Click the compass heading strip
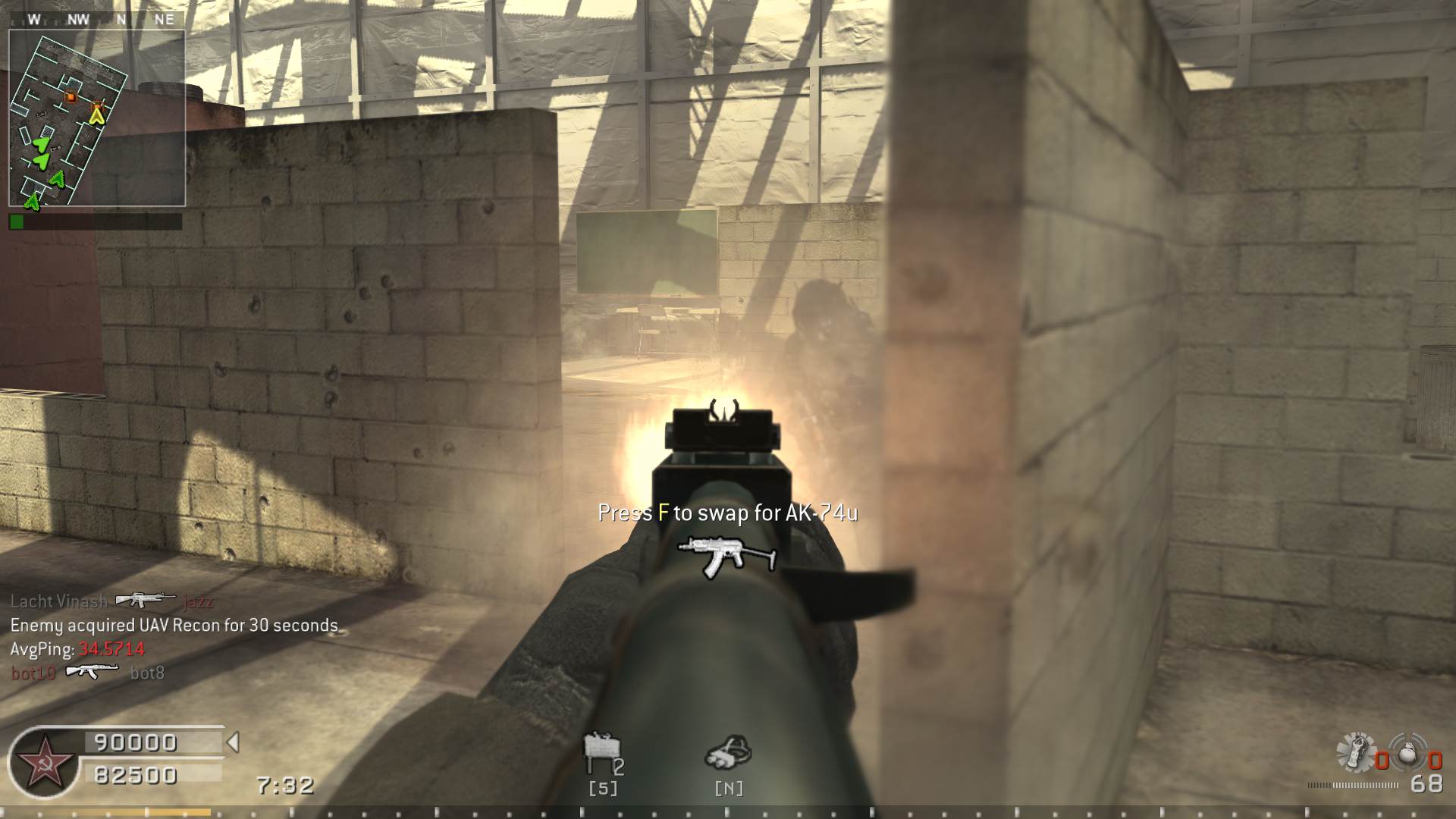Viewport: 1456px width, 819px height. pos(97,20)
